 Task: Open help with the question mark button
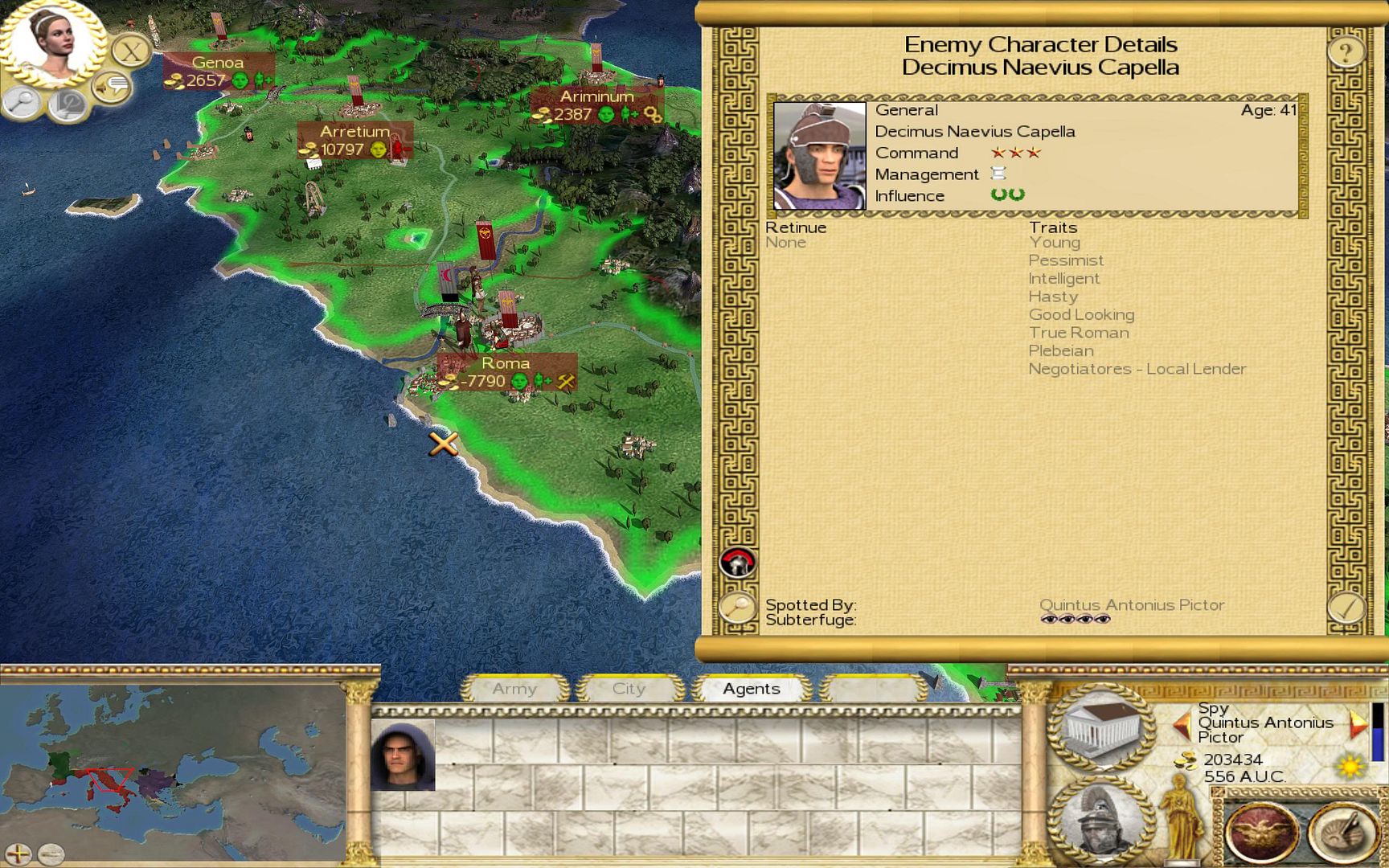1345,52
